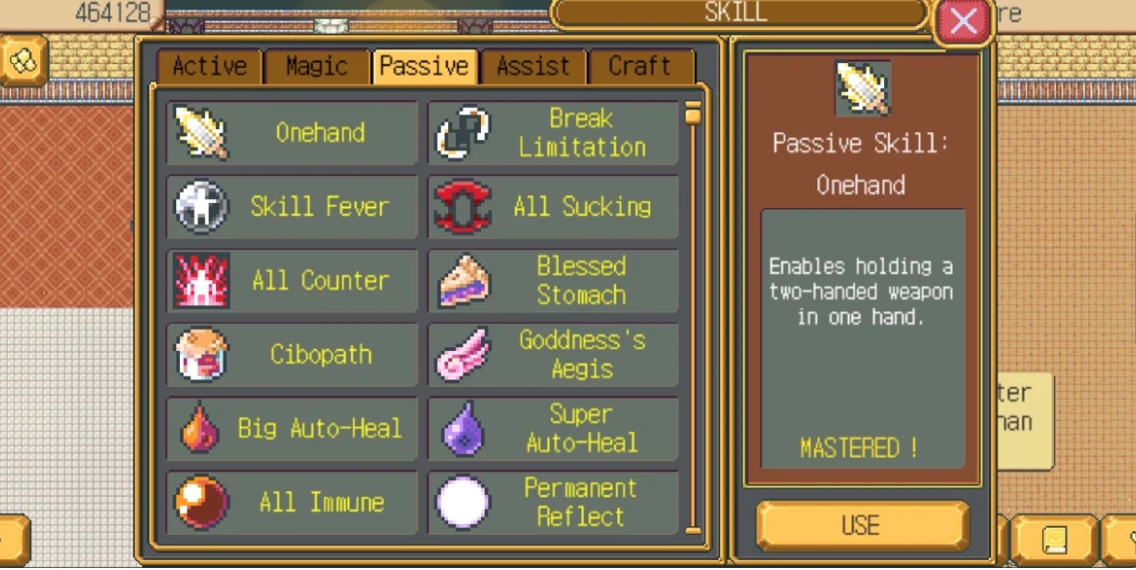Close the Skill window

point(962,21)
